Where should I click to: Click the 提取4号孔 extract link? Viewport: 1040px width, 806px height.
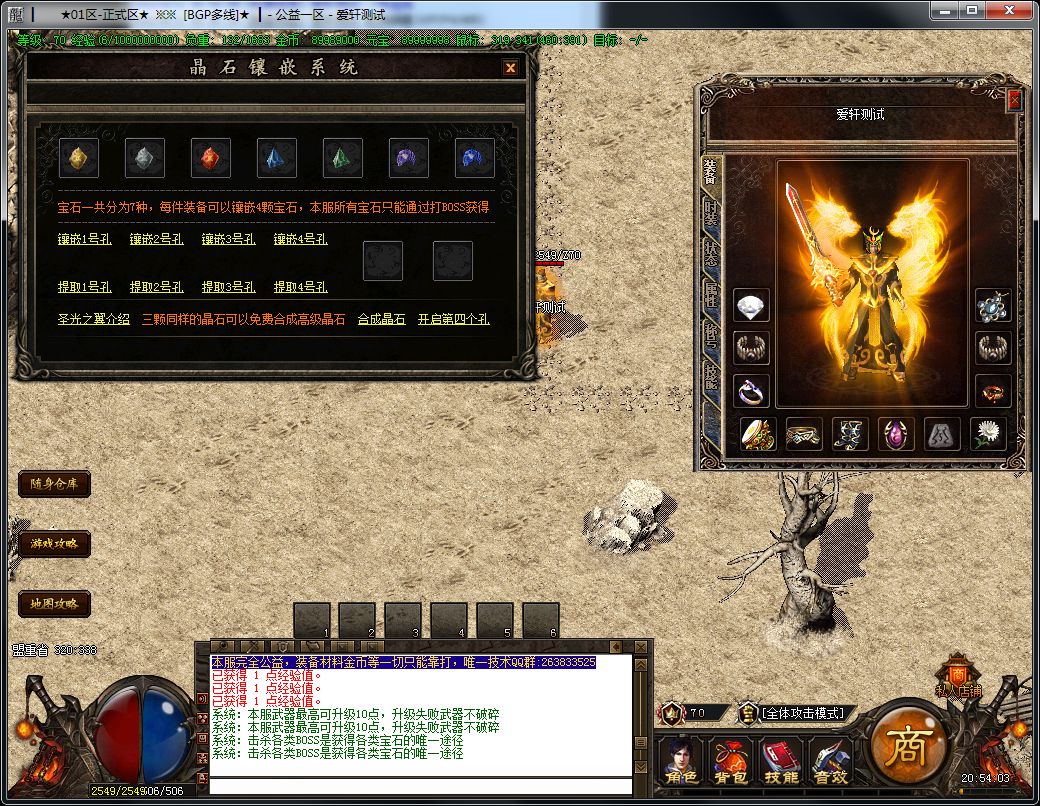pos(301,287)
